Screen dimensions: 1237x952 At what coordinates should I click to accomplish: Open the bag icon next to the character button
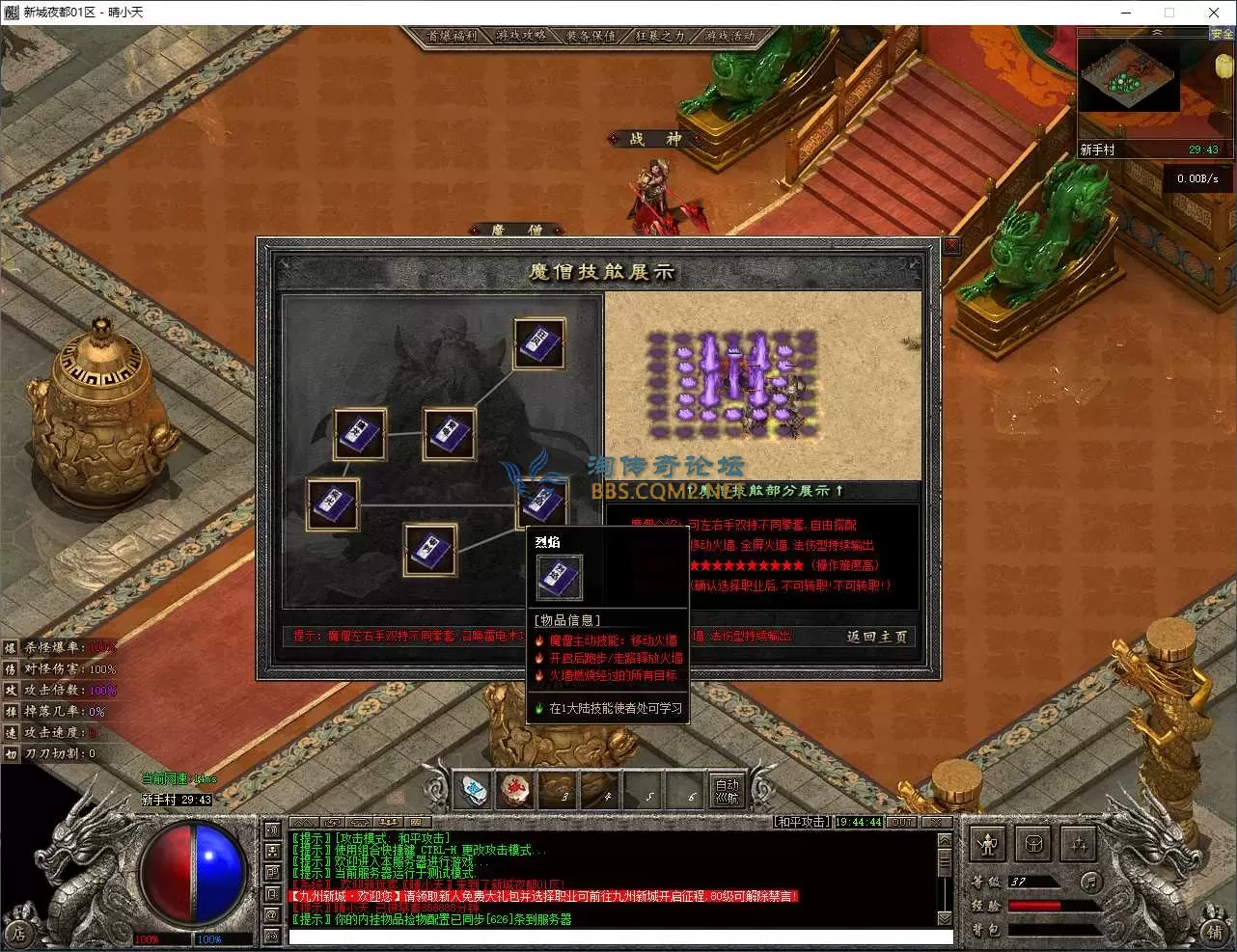click(1033, 845)
